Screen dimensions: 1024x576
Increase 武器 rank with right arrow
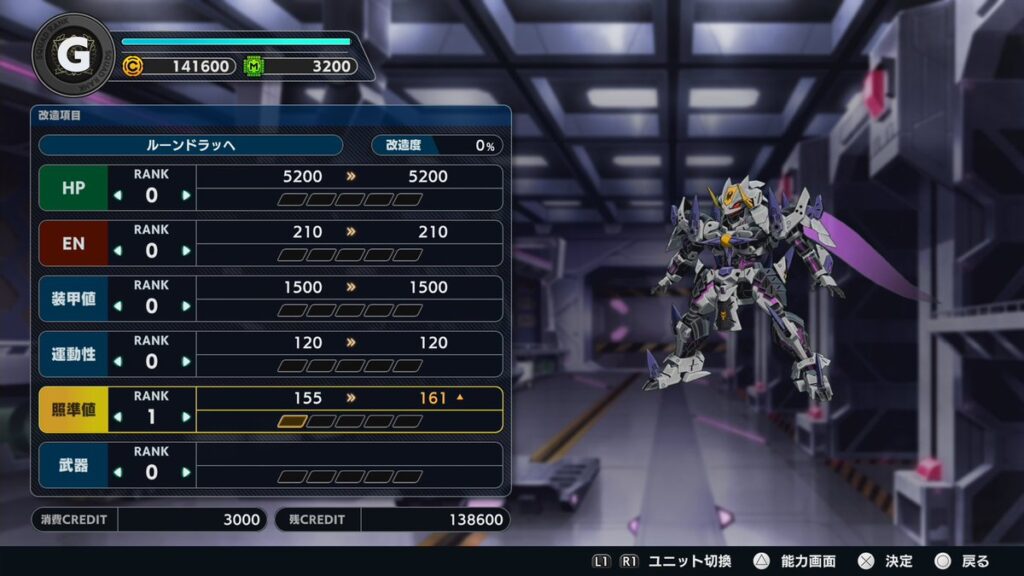pos(186,472)
